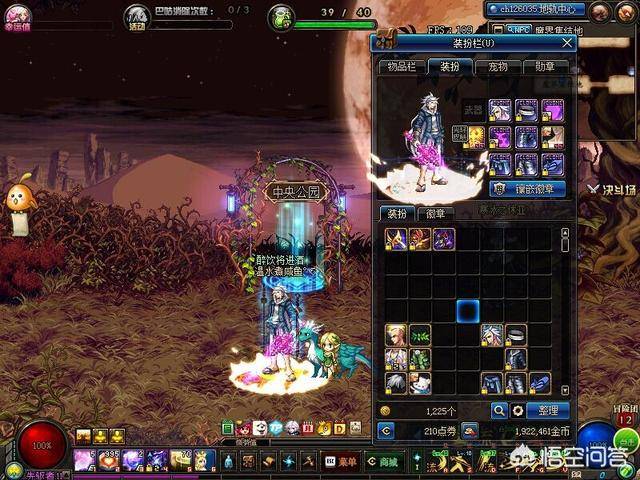The height and width of the screenshot is (480, 640).
Task: Switch to the 宠物 pet tab
Action: point(497,66)
